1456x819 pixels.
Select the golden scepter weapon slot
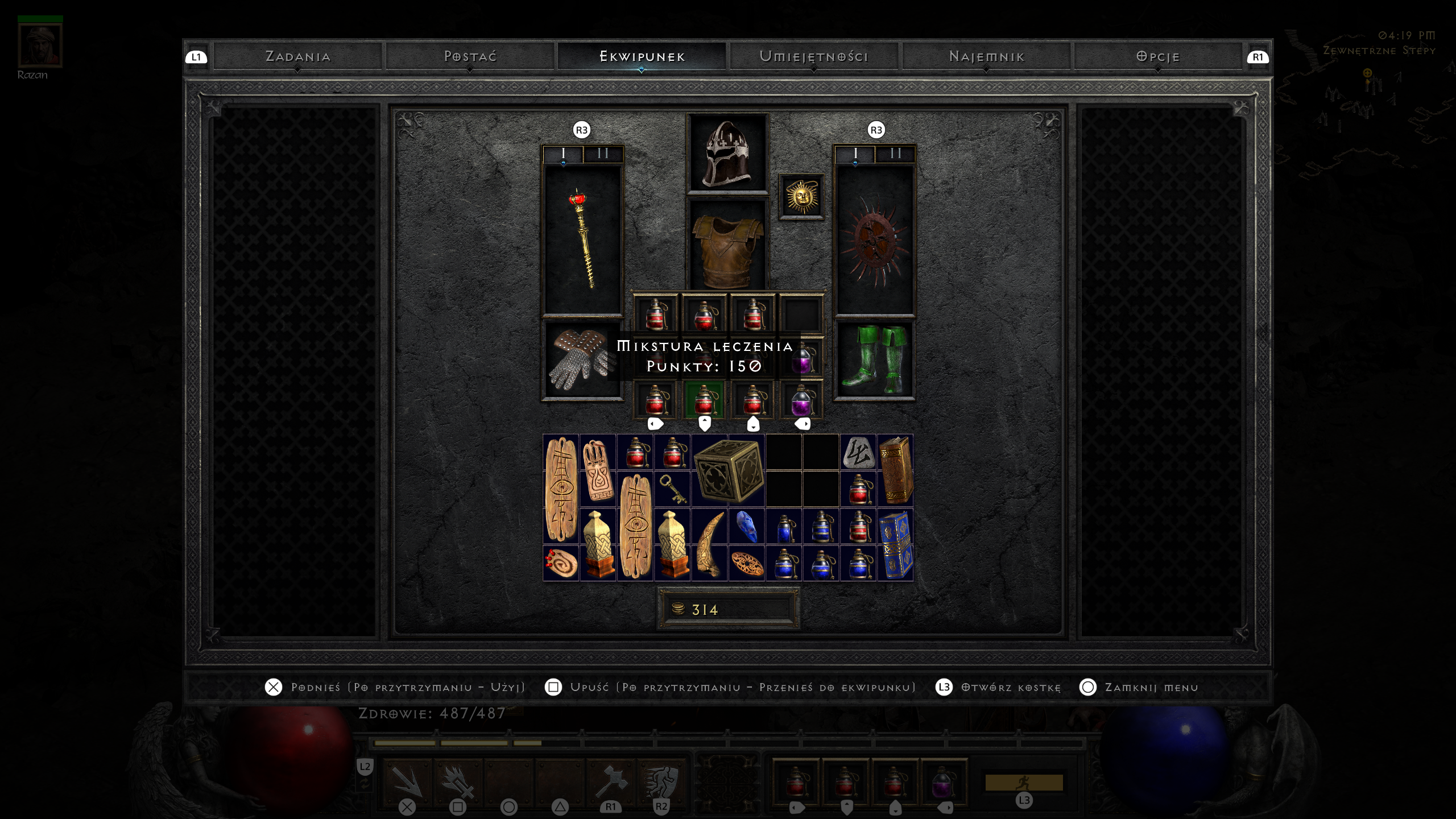[583, 239]
